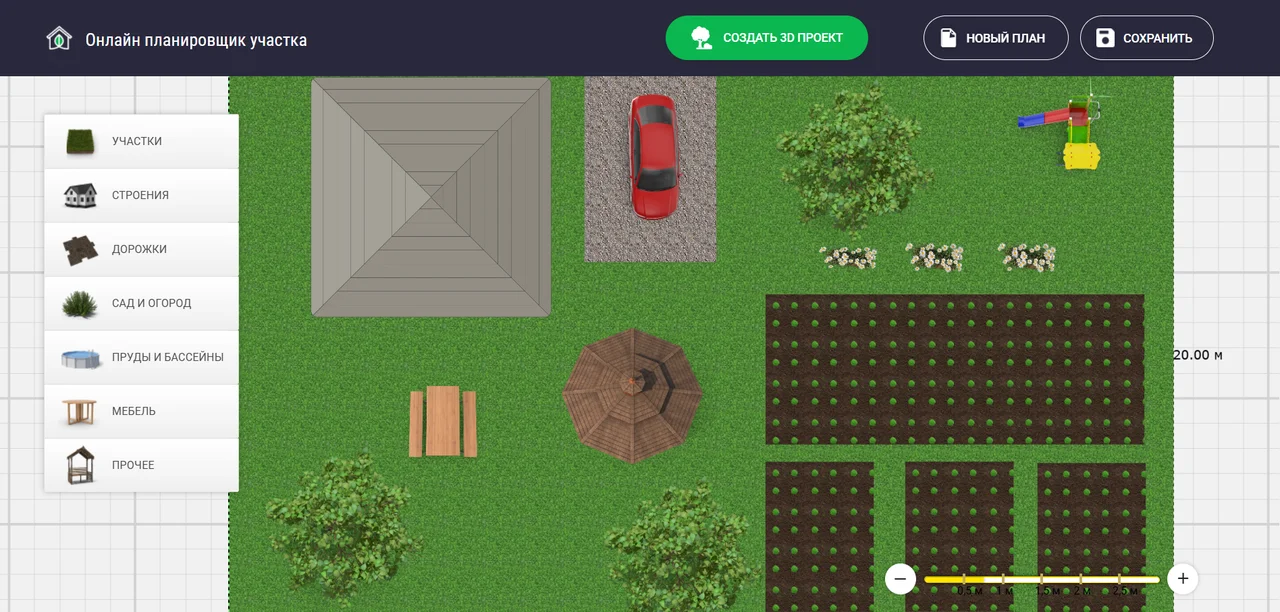Choose the Сад и огород category

pyautogui.click(x=141, y=303)
